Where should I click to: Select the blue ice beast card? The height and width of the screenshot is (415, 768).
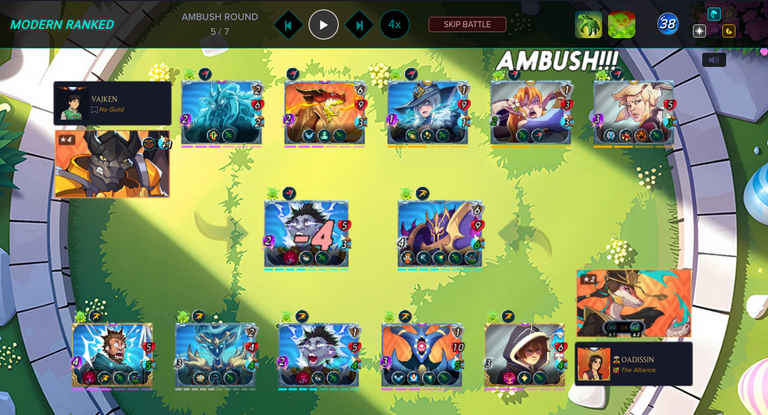click(x=222, y=112)
